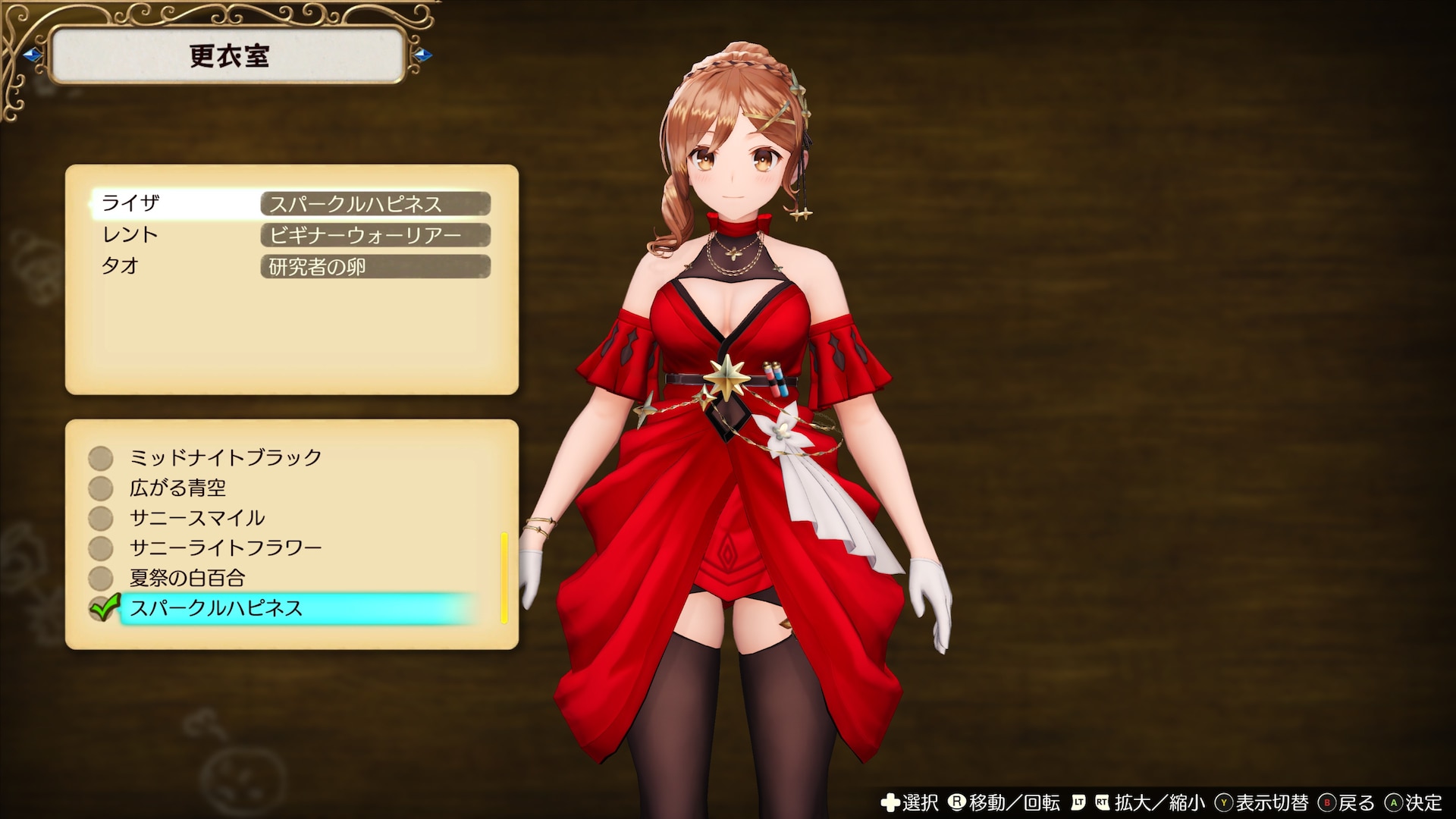Viewport: 1456px width, 819px height.
Task: Equip the サニーライトフラワー outfit
Action: point(225,548)
